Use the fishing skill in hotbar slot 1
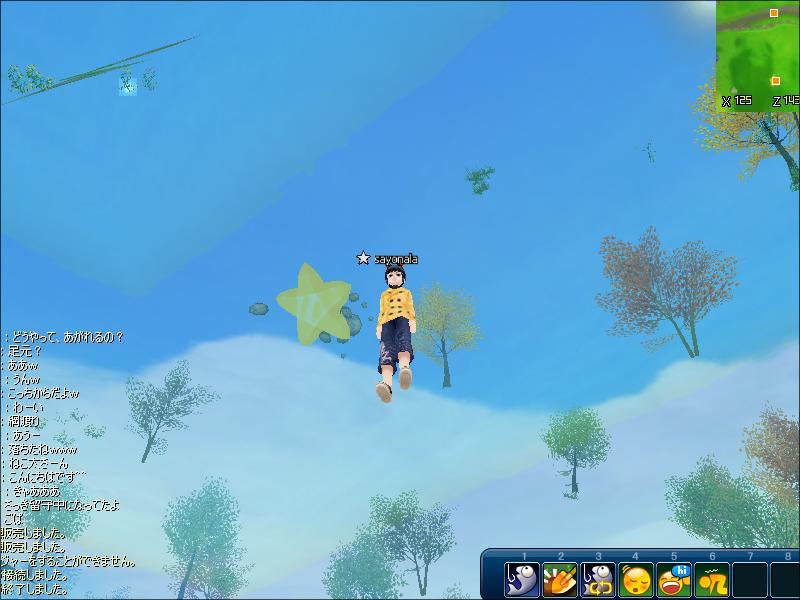800x600 pixels. (523, 580)
